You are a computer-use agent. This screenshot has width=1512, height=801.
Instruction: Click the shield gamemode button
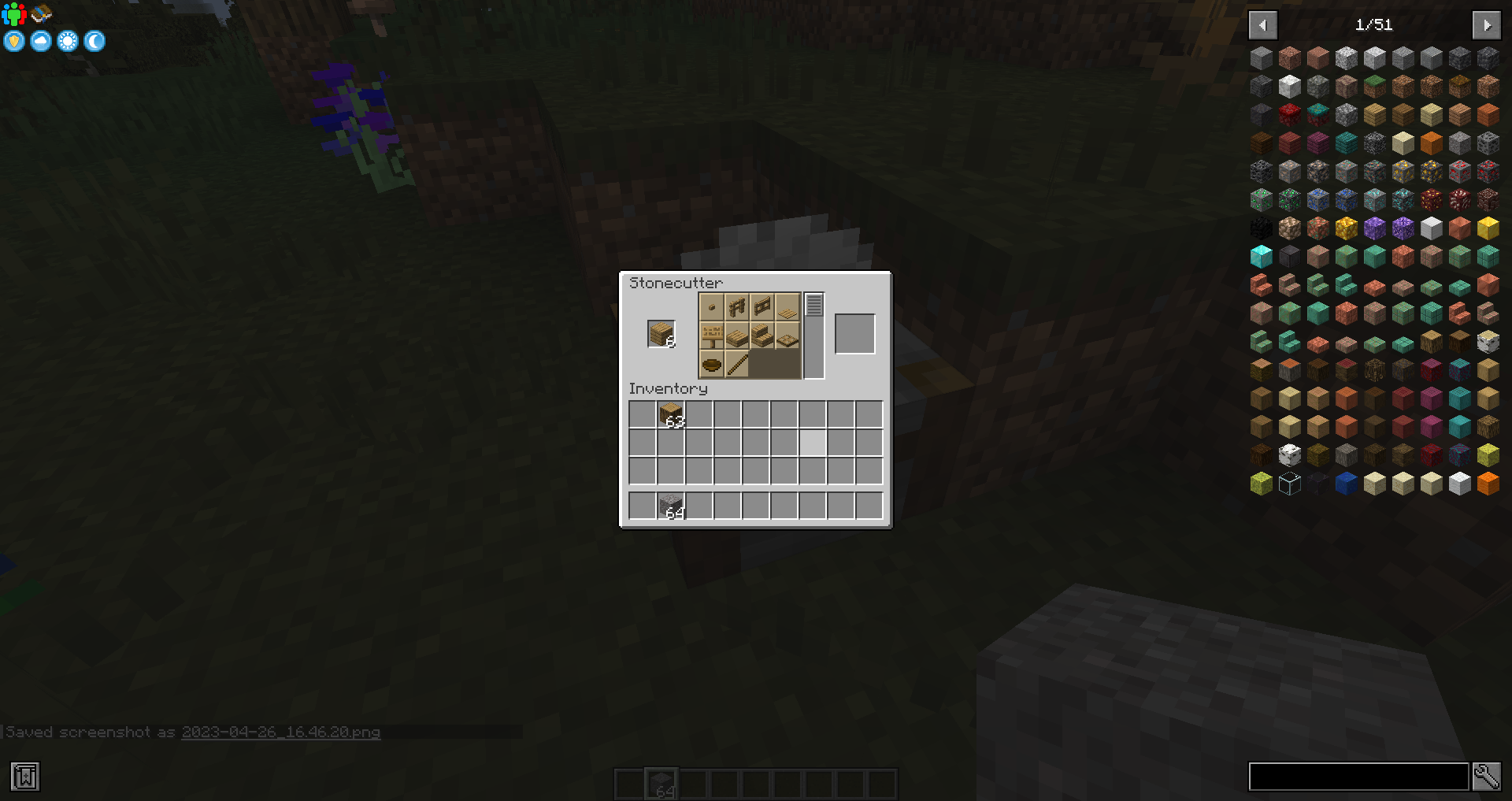[x=13, y=41]
